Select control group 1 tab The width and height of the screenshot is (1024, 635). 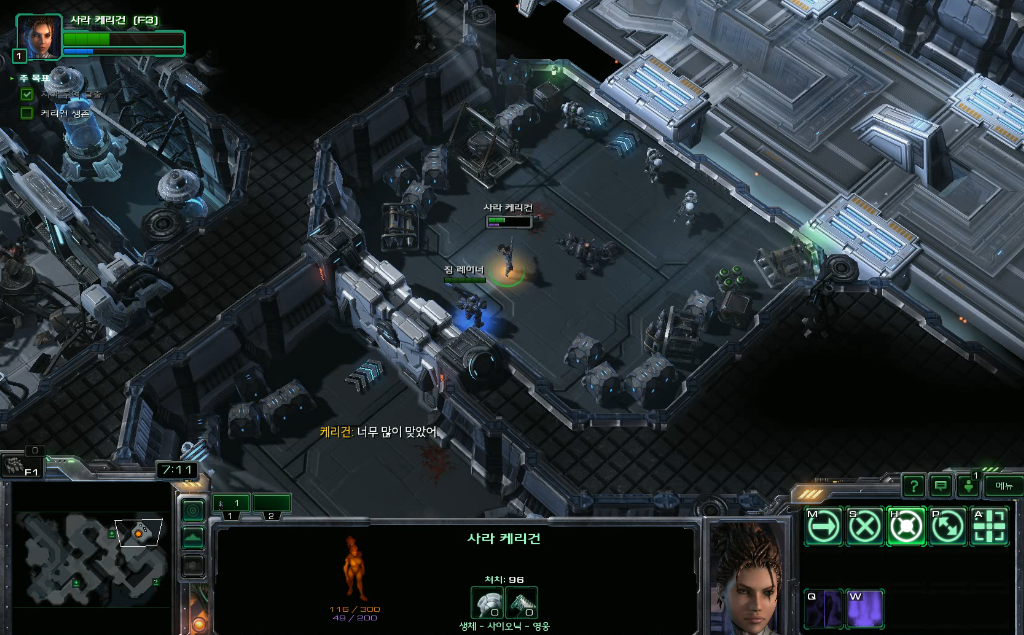231,503
